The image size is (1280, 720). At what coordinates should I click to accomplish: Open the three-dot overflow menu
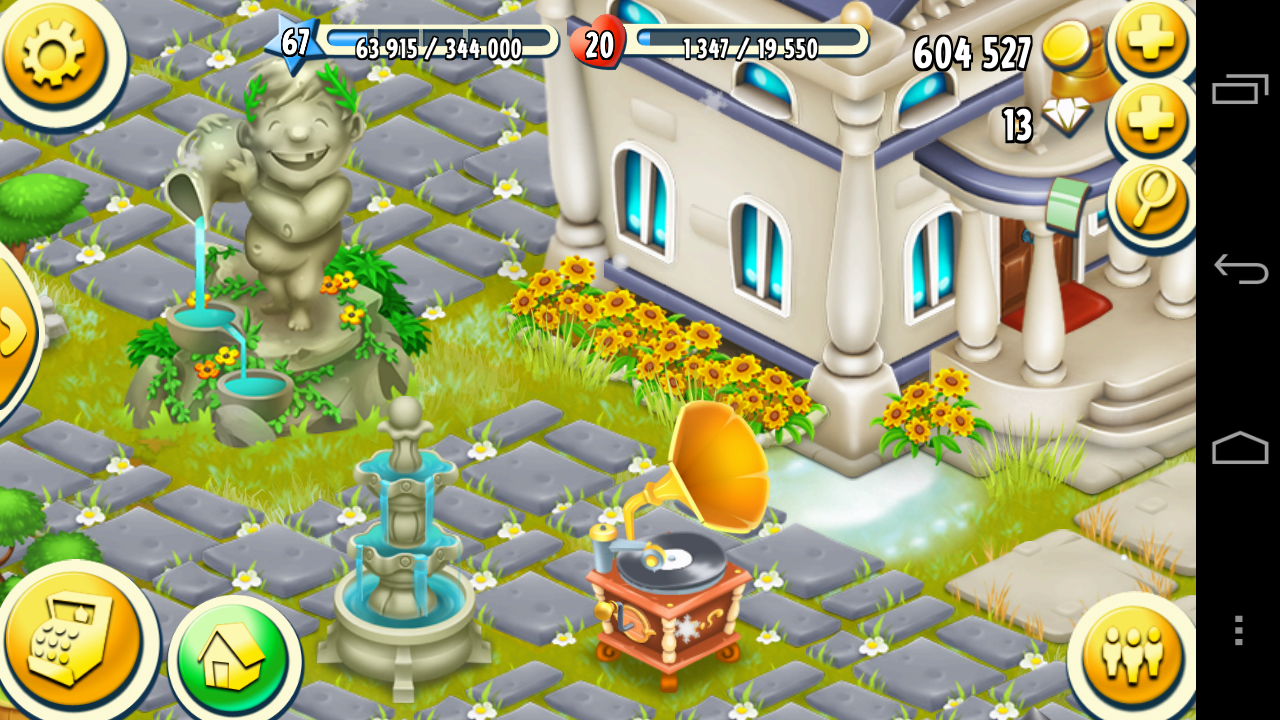[x=1240, y=630]
